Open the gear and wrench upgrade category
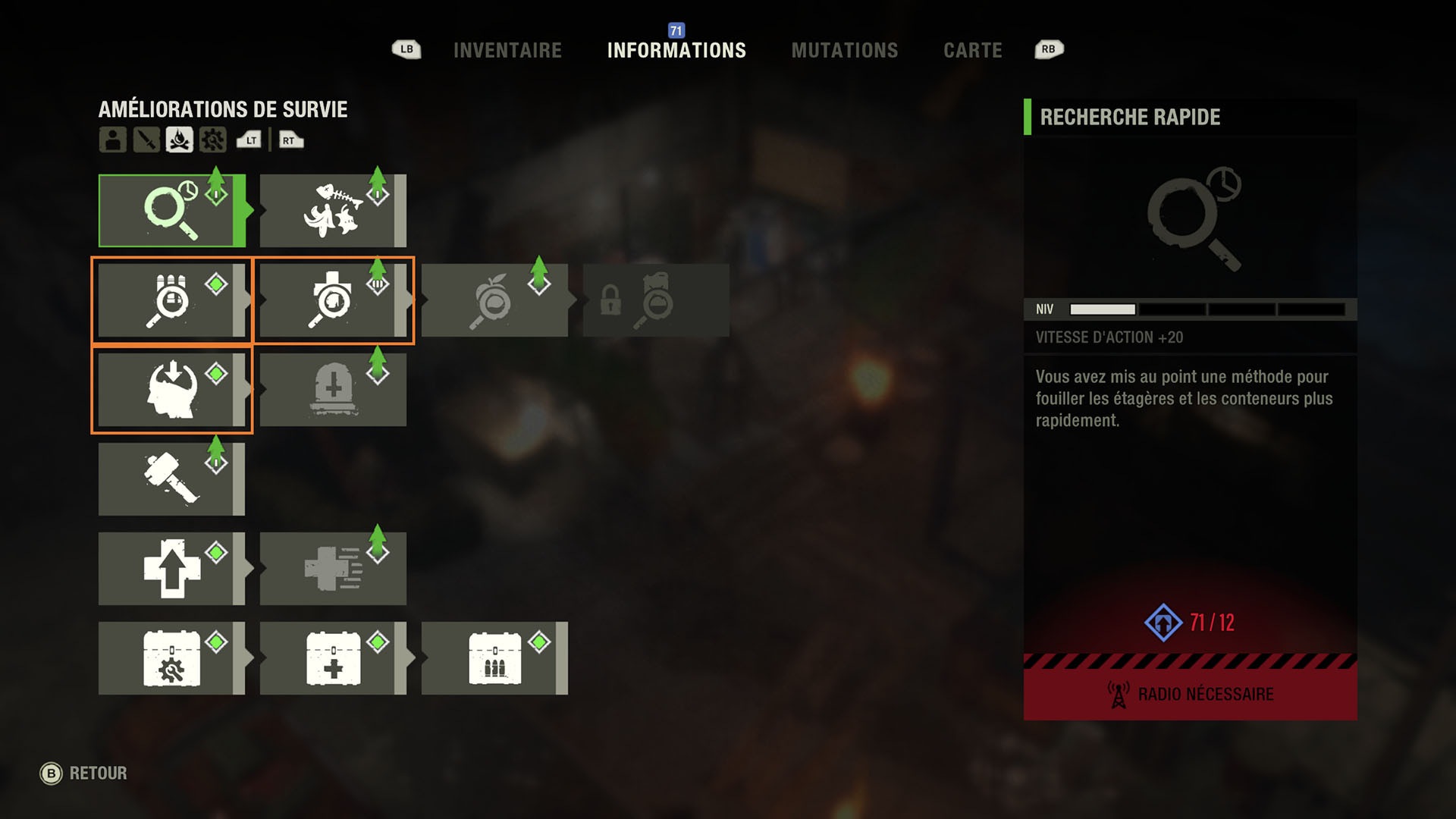The image size is (1456, 819). coord(213,140)
